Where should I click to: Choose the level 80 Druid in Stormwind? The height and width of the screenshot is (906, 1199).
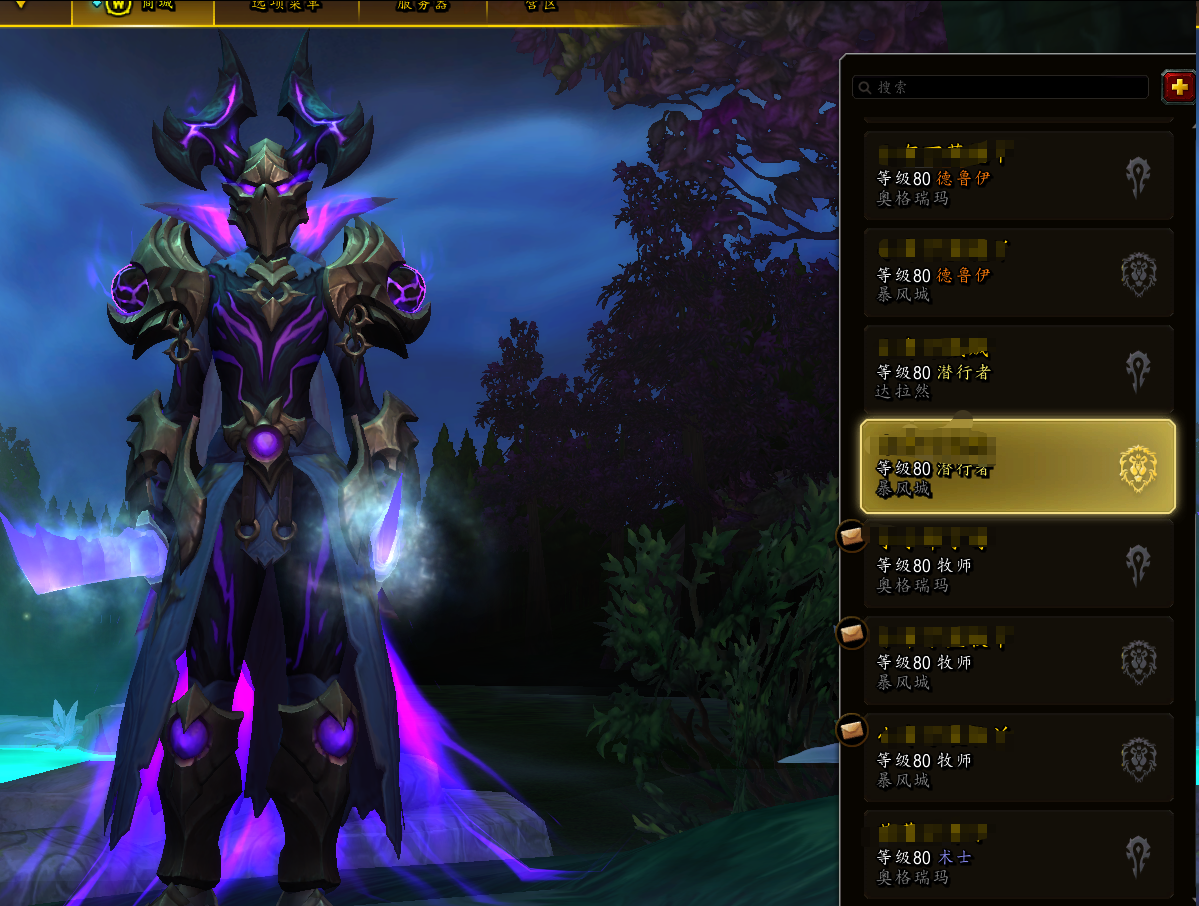point(1017,272)
